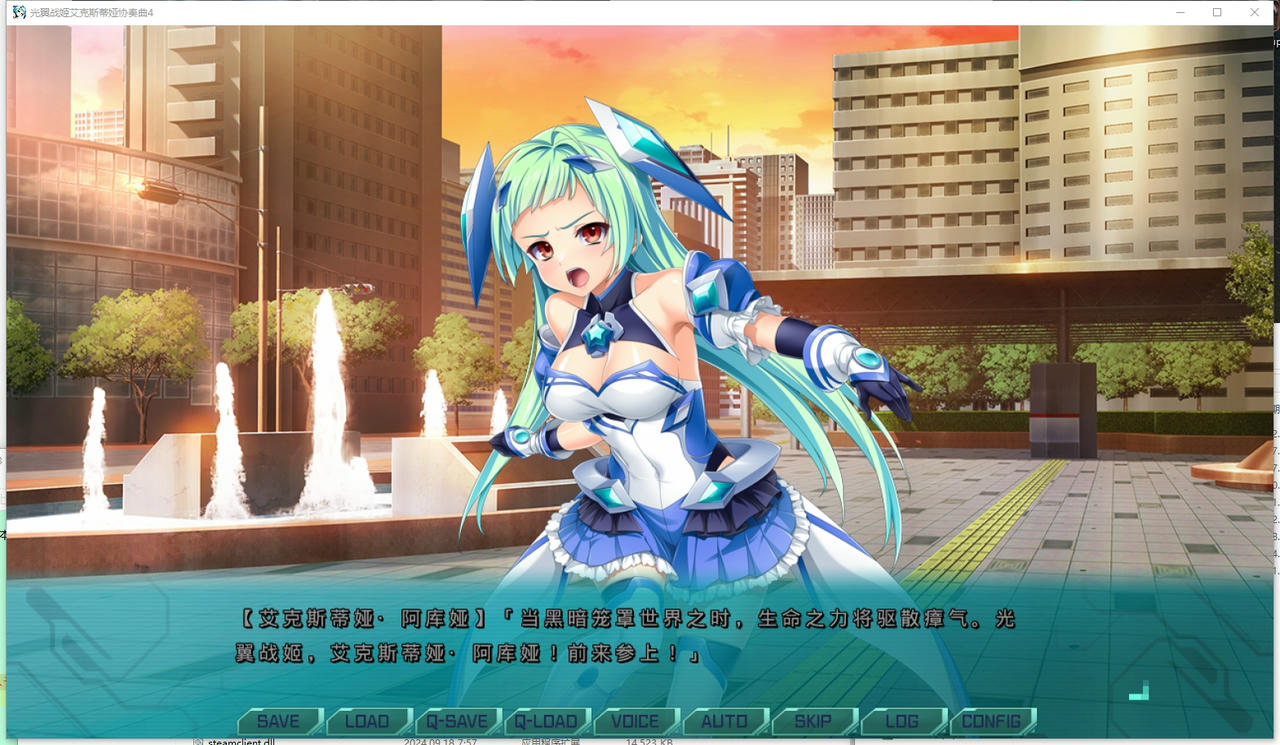Viewport: 1280px width, 745px height.
Task: Open the SAVE screen
Action: 278,720
